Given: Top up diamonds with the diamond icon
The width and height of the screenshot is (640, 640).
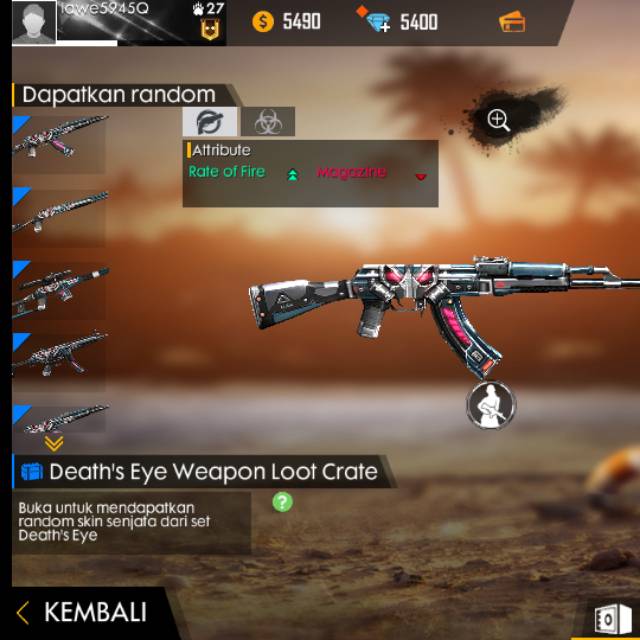Looking at the screenshot, I should pyautogui.click(x=378, y=21).
